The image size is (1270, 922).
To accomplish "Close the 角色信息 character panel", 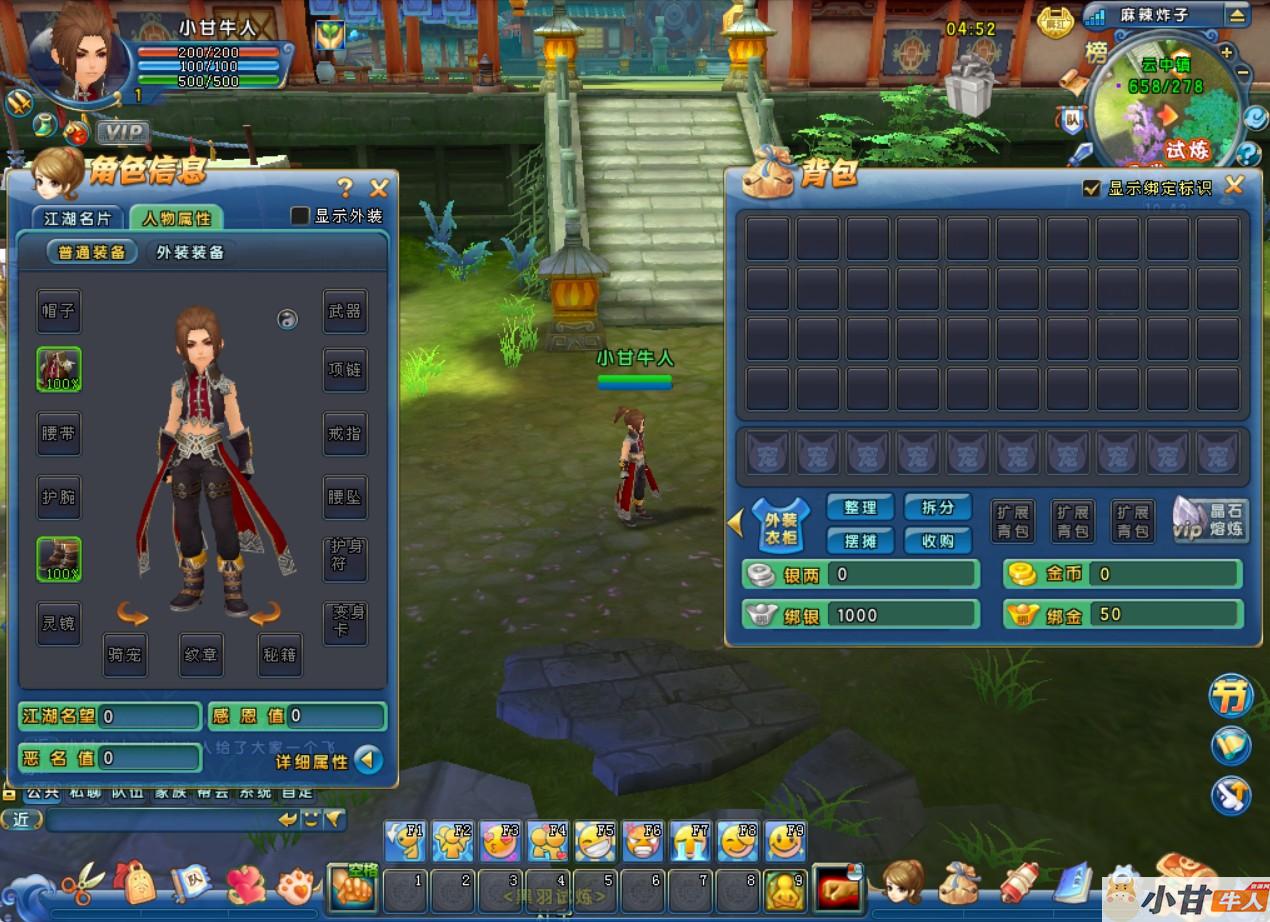I will (379, 187).
